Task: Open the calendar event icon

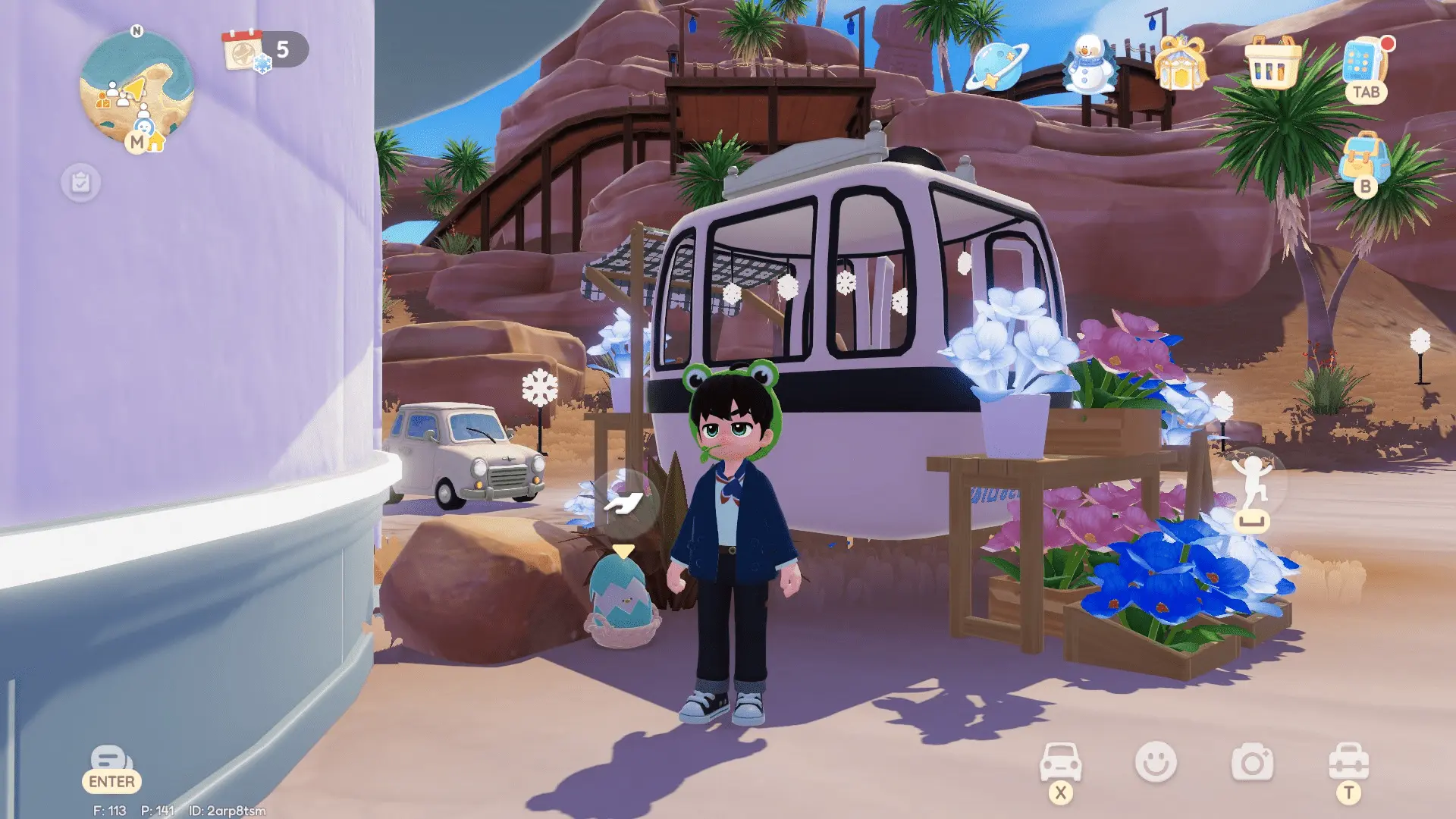Action: 244,50
